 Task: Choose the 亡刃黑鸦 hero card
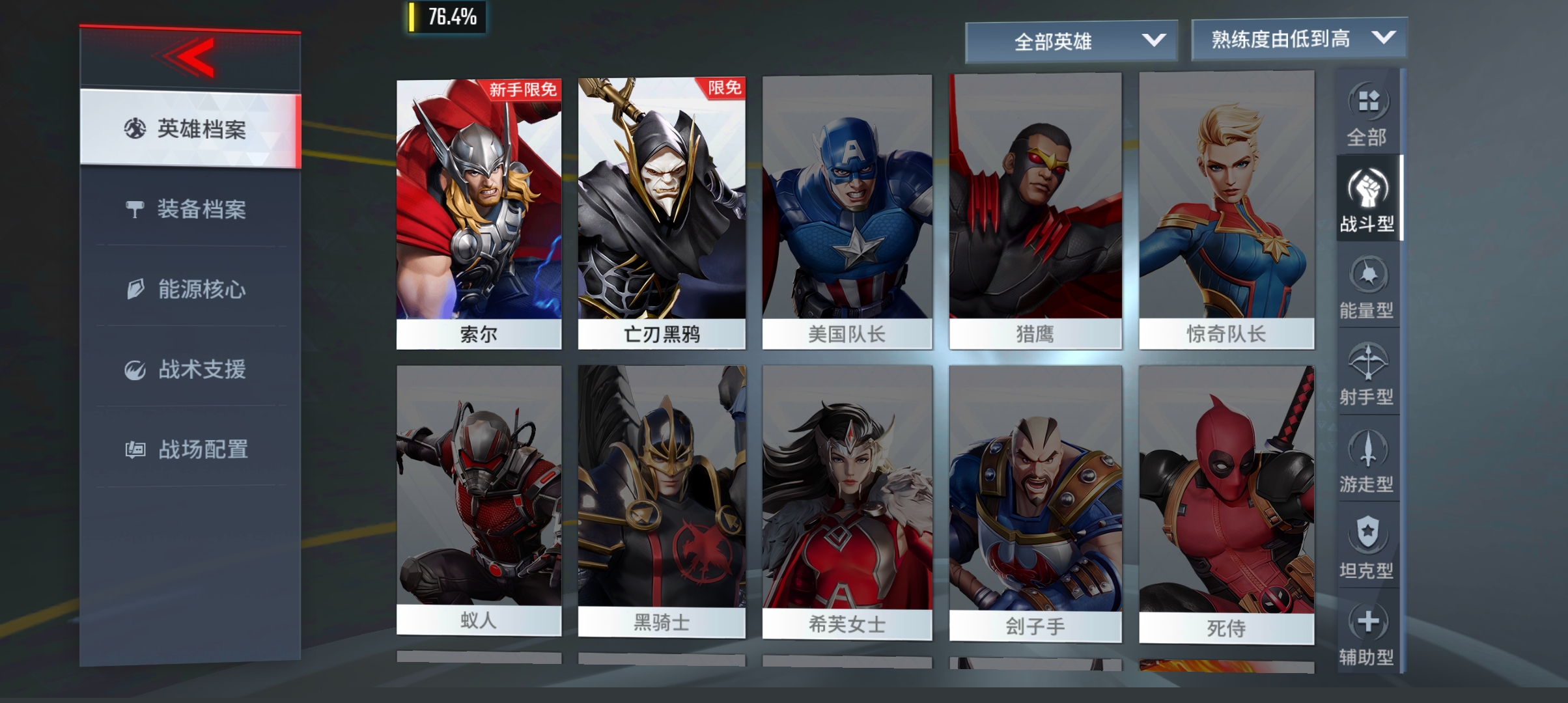[662, 214]
